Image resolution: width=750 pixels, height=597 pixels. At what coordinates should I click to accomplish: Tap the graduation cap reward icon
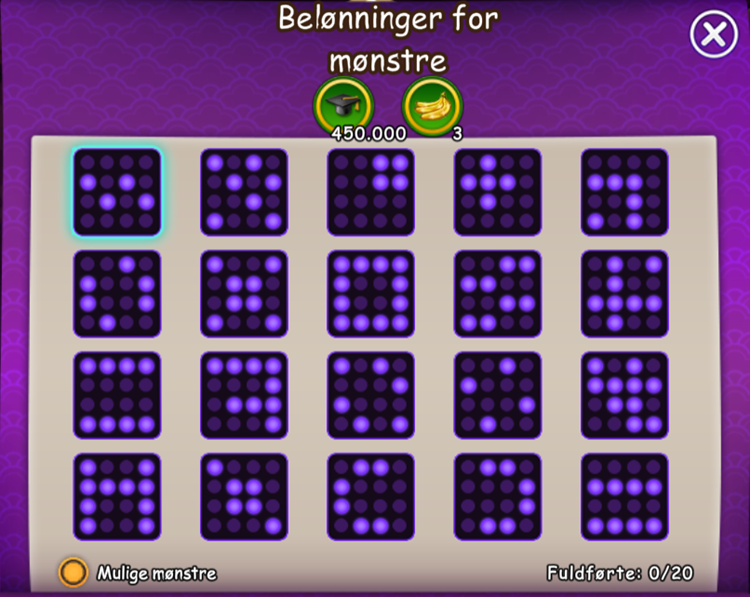[343, 103]
